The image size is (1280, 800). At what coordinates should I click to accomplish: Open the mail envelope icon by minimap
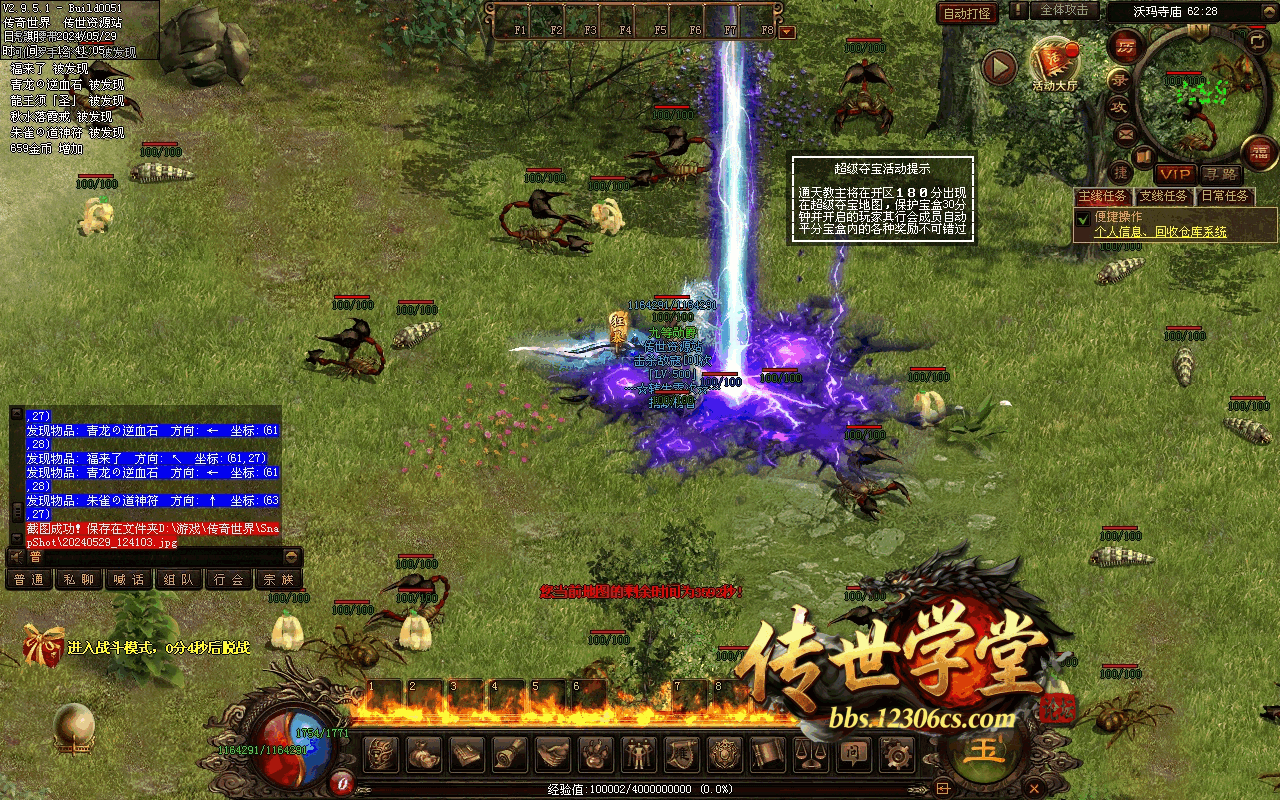pyautogui.click(x=1126, y=134)
